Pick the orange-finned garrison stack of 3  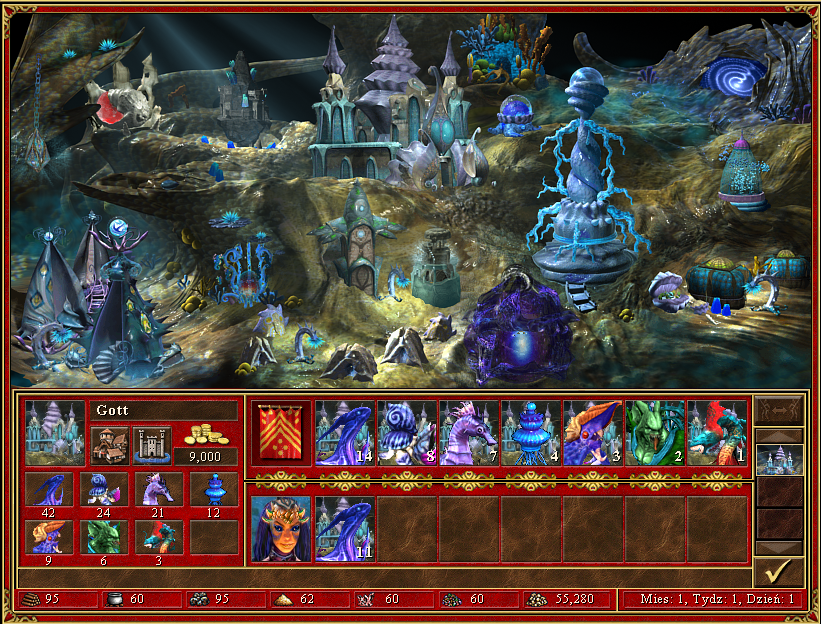593,432
